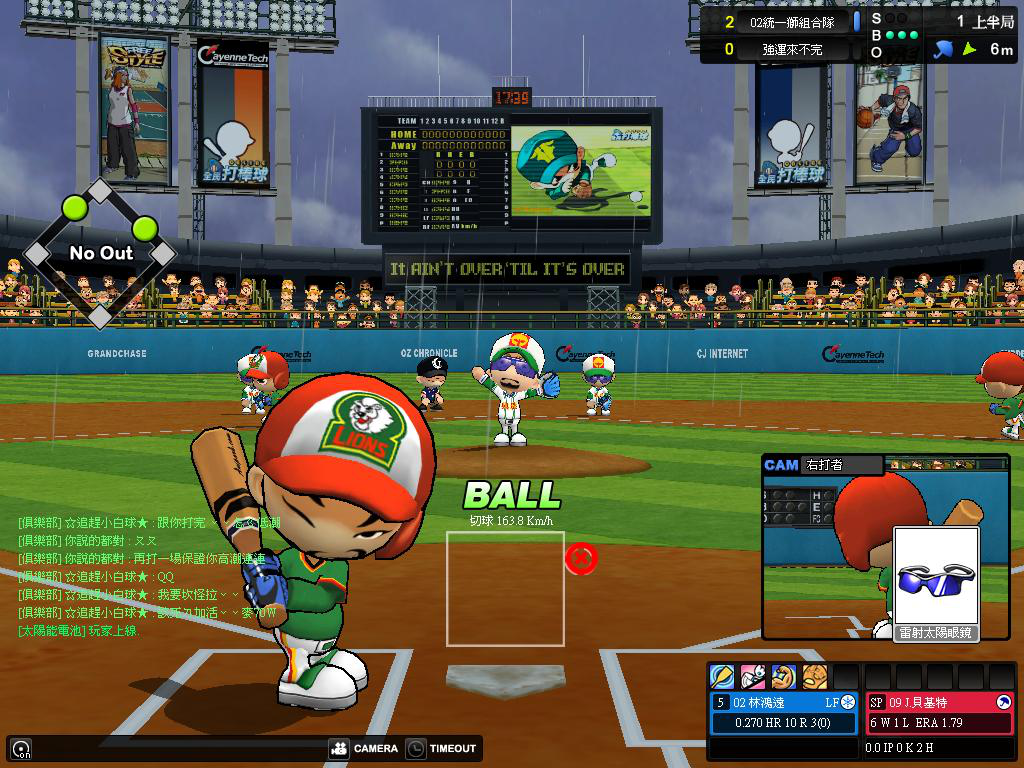
Task: Select batter 林鴻遠 info panel
Action: 783,712
